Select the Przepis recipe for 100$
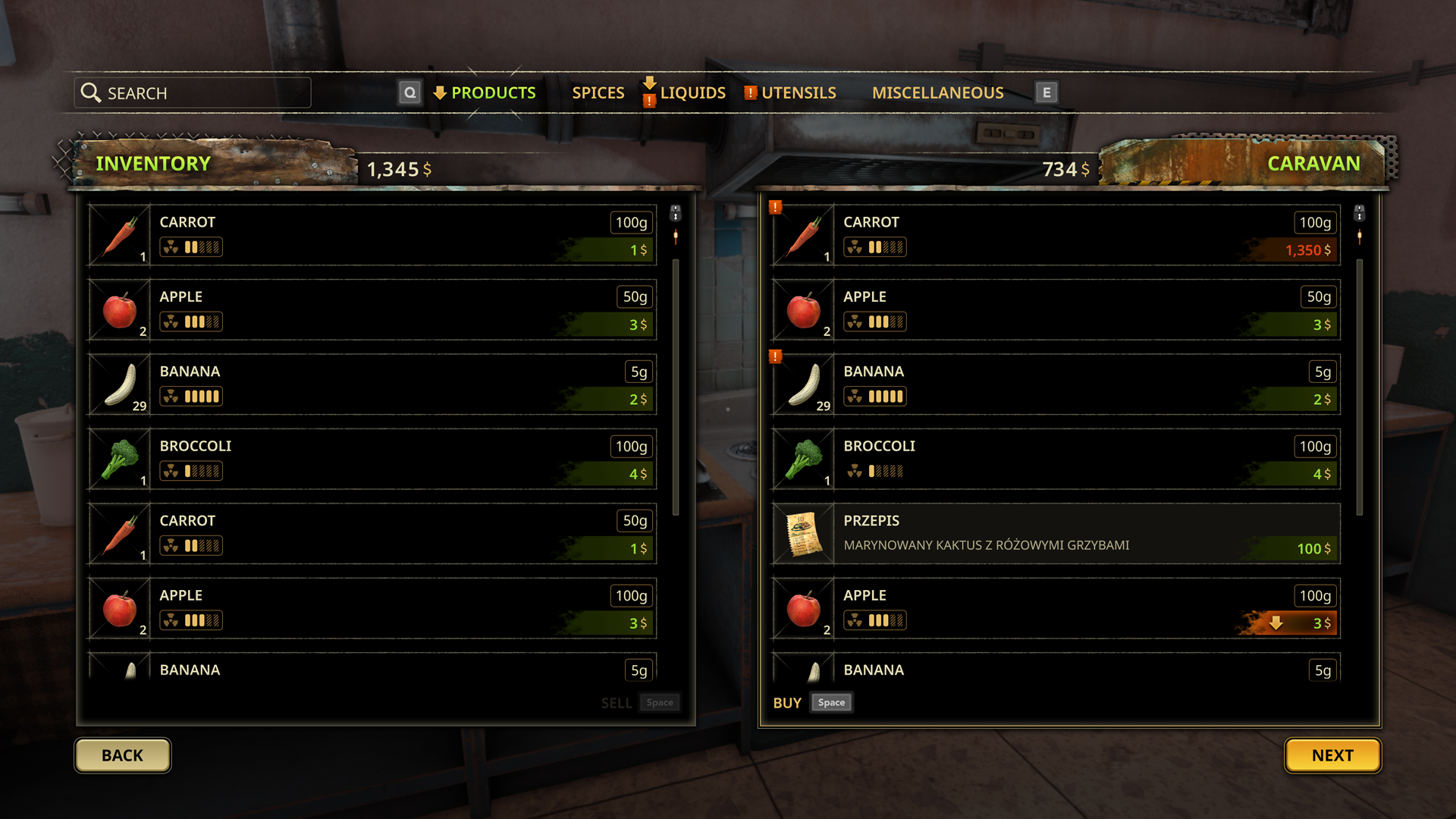The image size is (1456, 819). point(1056,533)
